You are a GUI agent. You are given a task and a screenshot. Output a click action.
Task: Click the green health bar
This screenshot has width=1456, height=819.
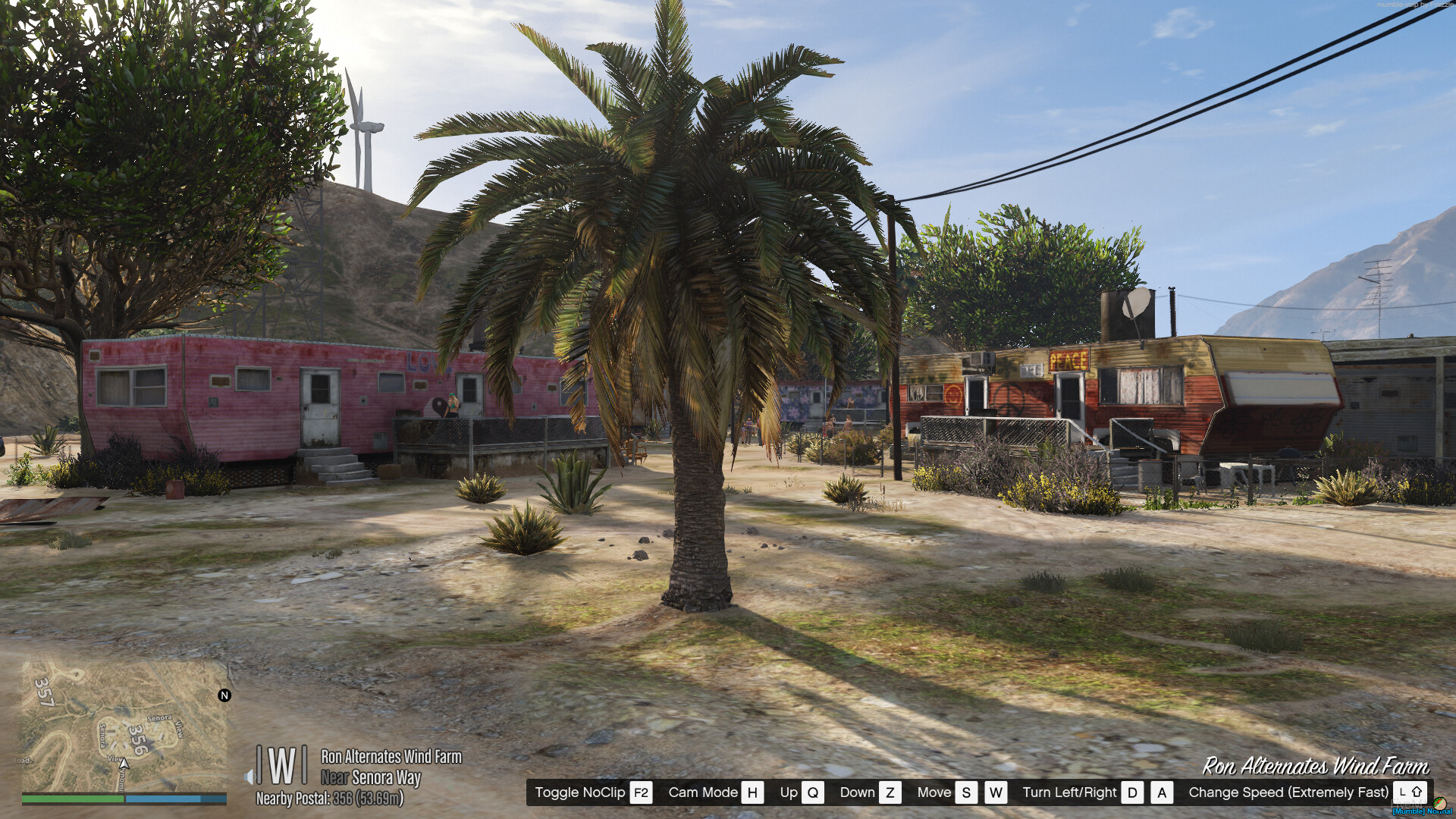coord(72,798)
